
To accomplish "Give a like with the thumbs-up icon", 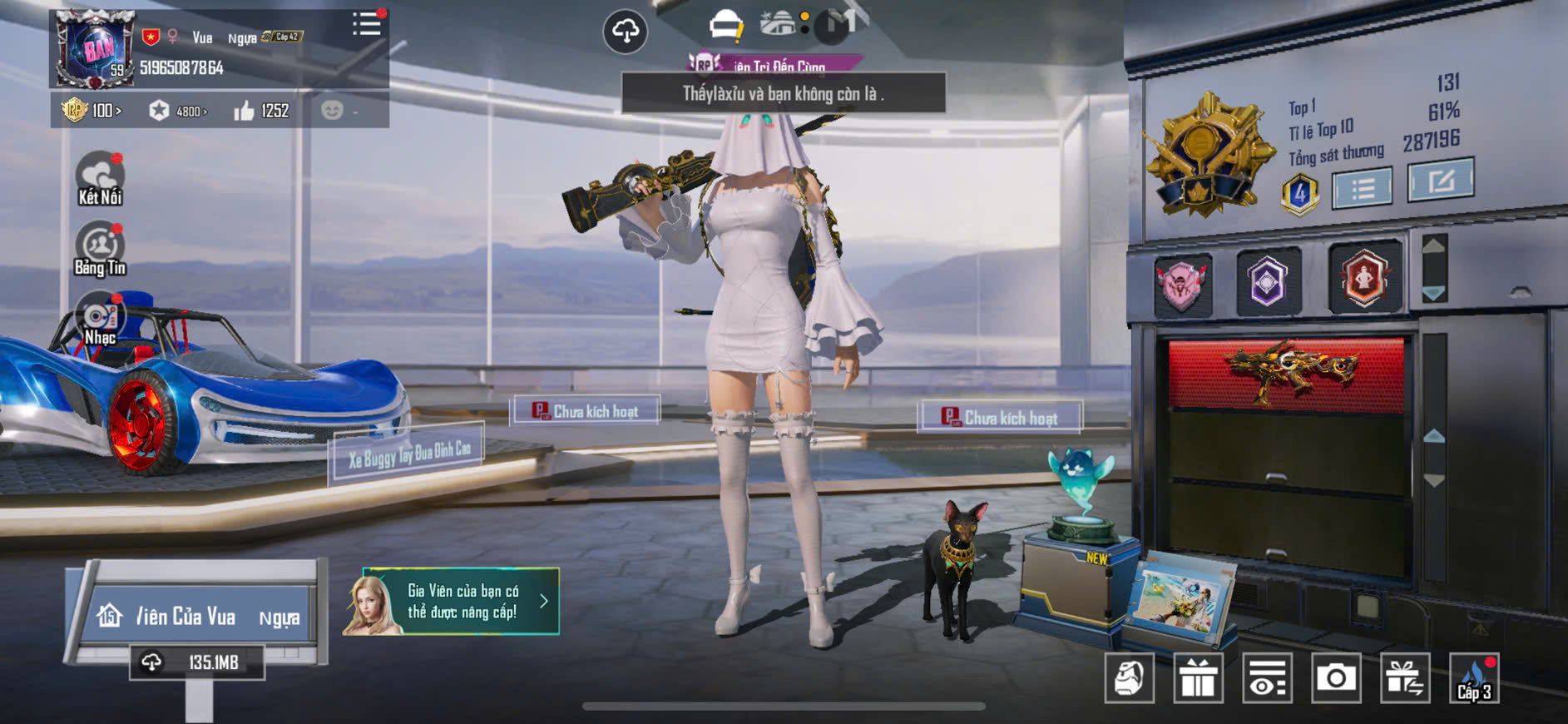I will pos(244,111).
